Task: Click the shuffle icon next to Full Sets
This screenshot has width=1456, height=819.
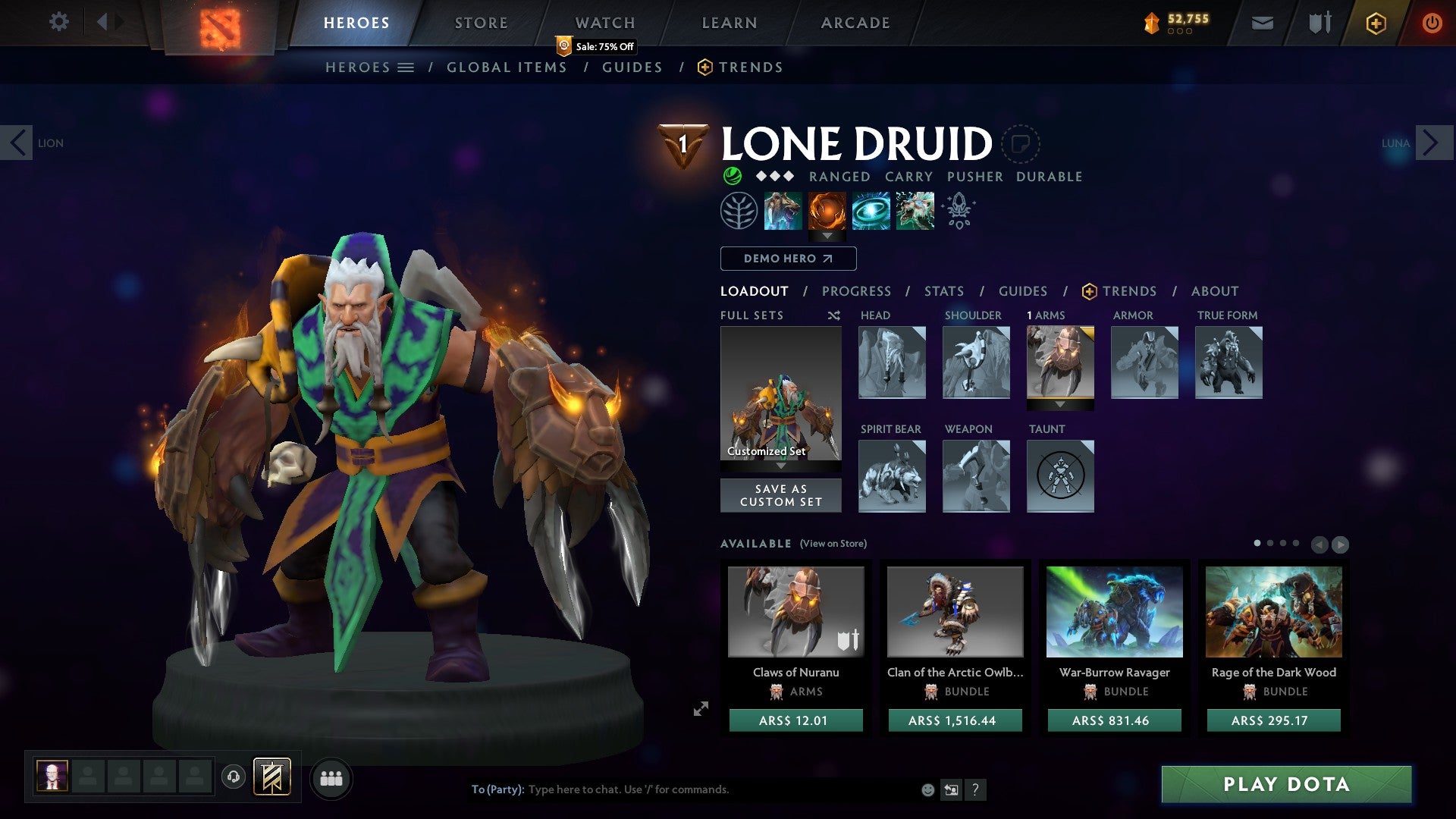Action: pyautogui.click(x=833, y=315)
